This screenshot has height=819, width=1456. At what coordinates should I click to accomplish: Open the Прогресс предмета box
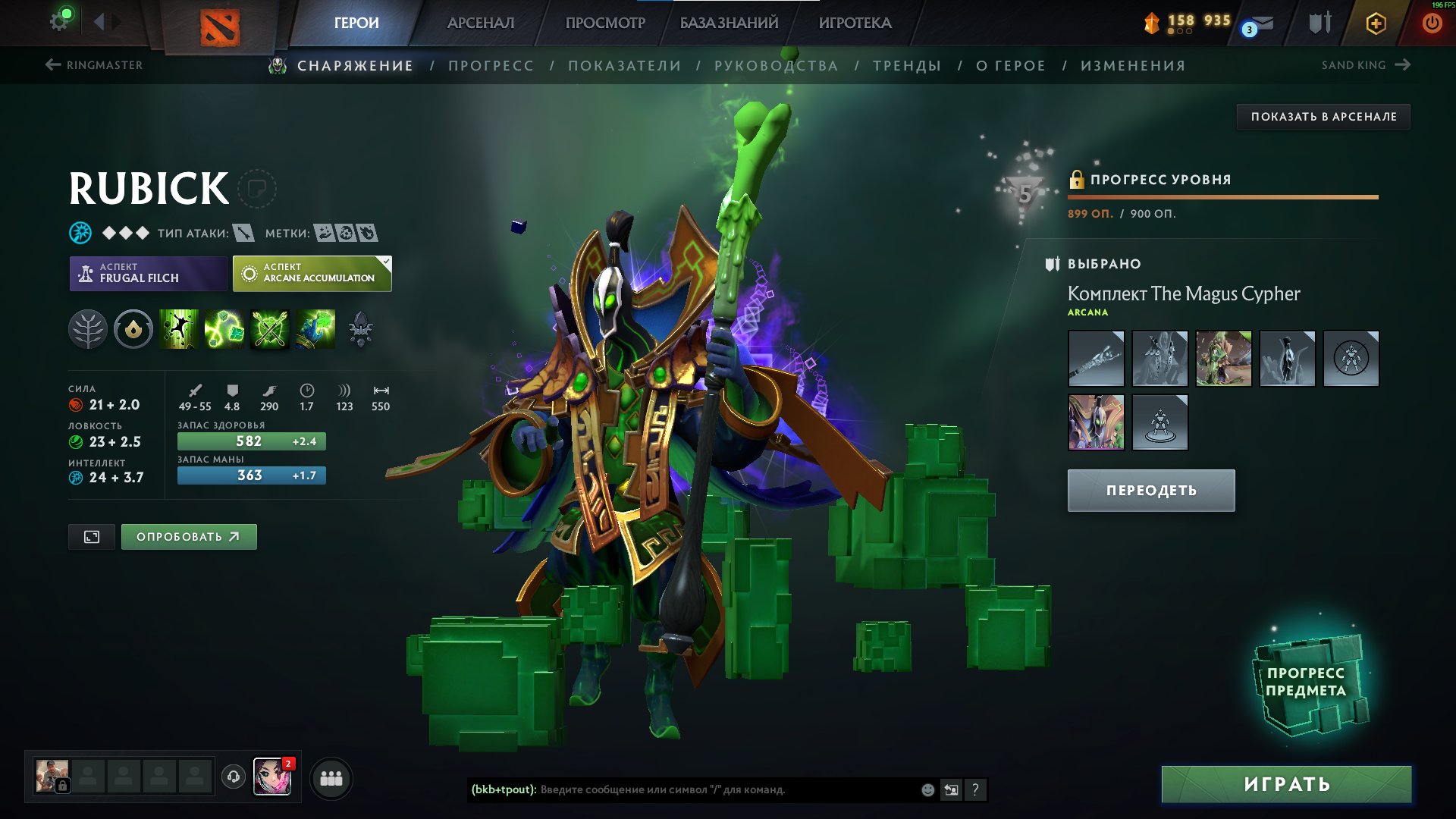pyautogui.click(x=1307, y=682)
